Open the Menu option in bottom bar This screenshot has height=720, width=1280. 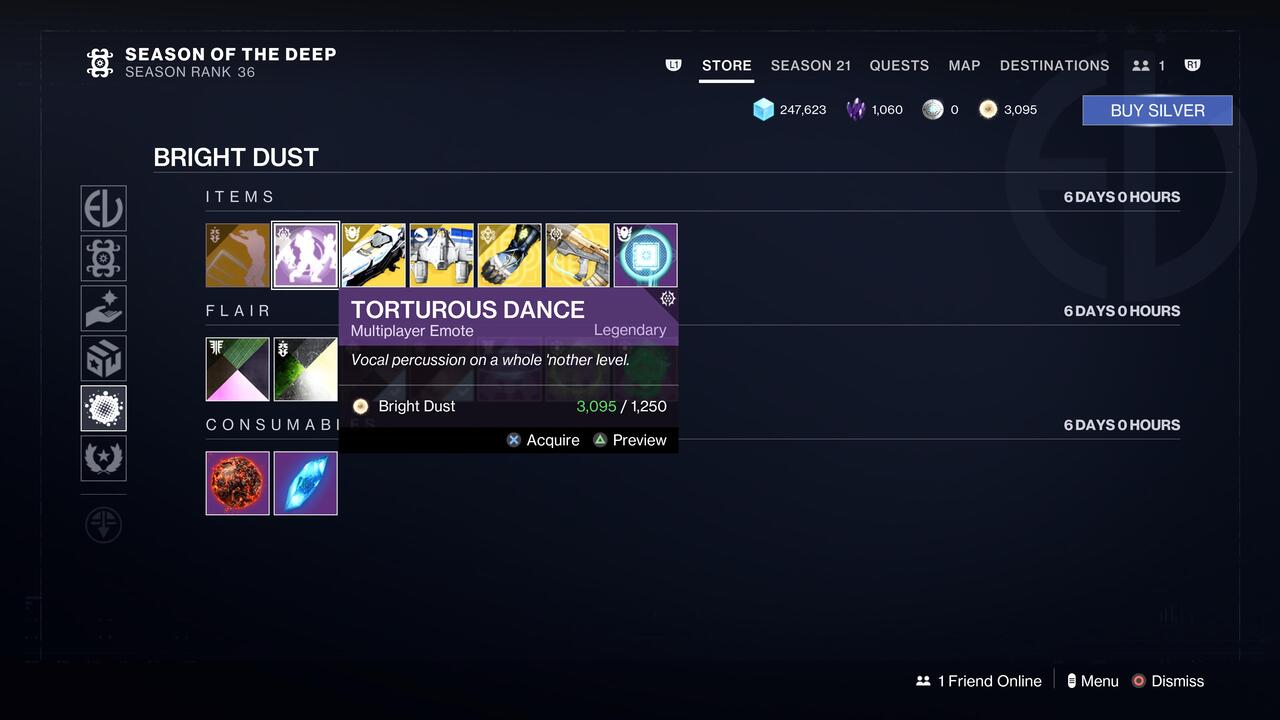click(1100, 681)
